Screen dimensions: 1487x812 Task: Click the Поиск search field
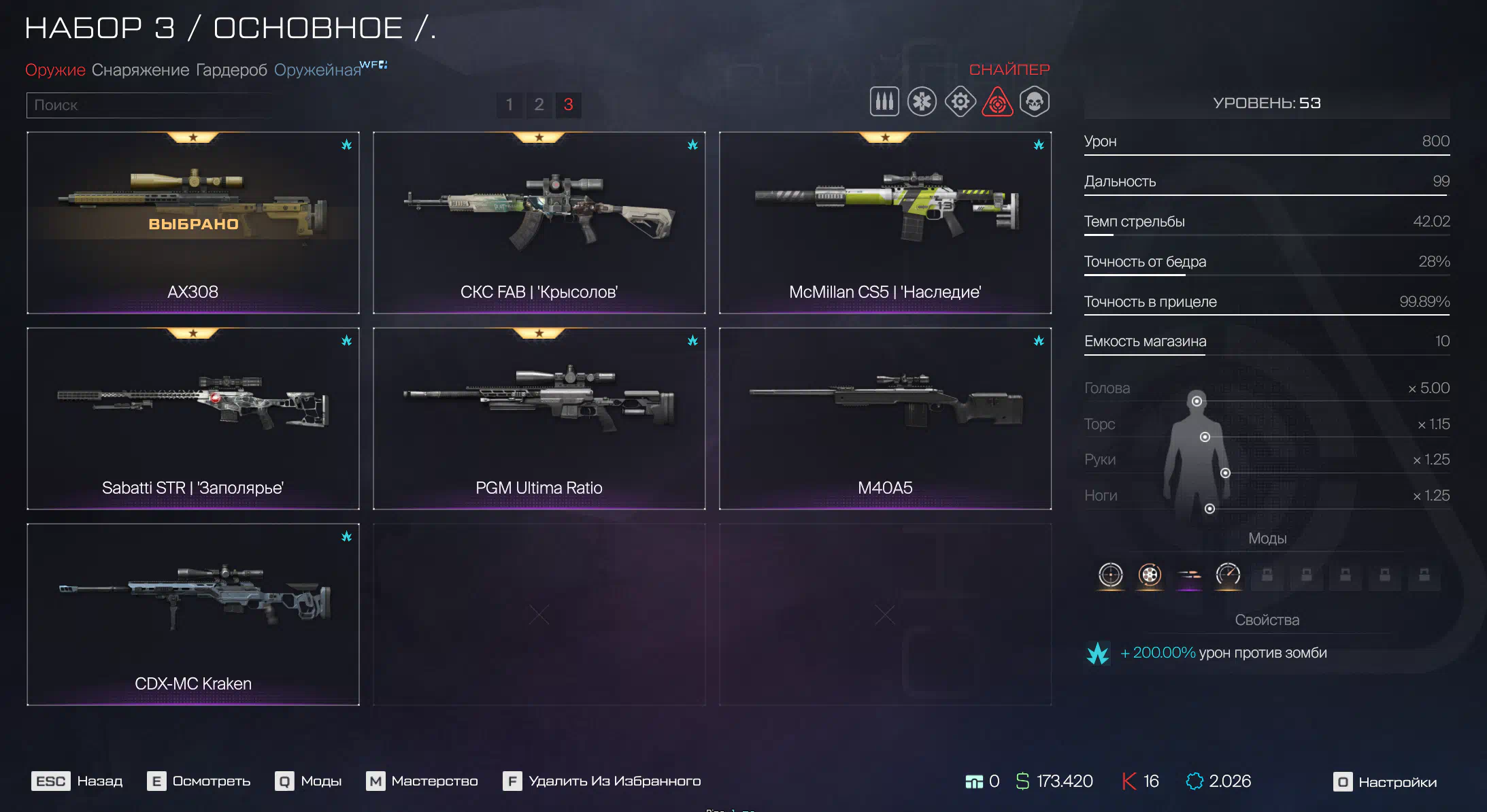[150, 105]
